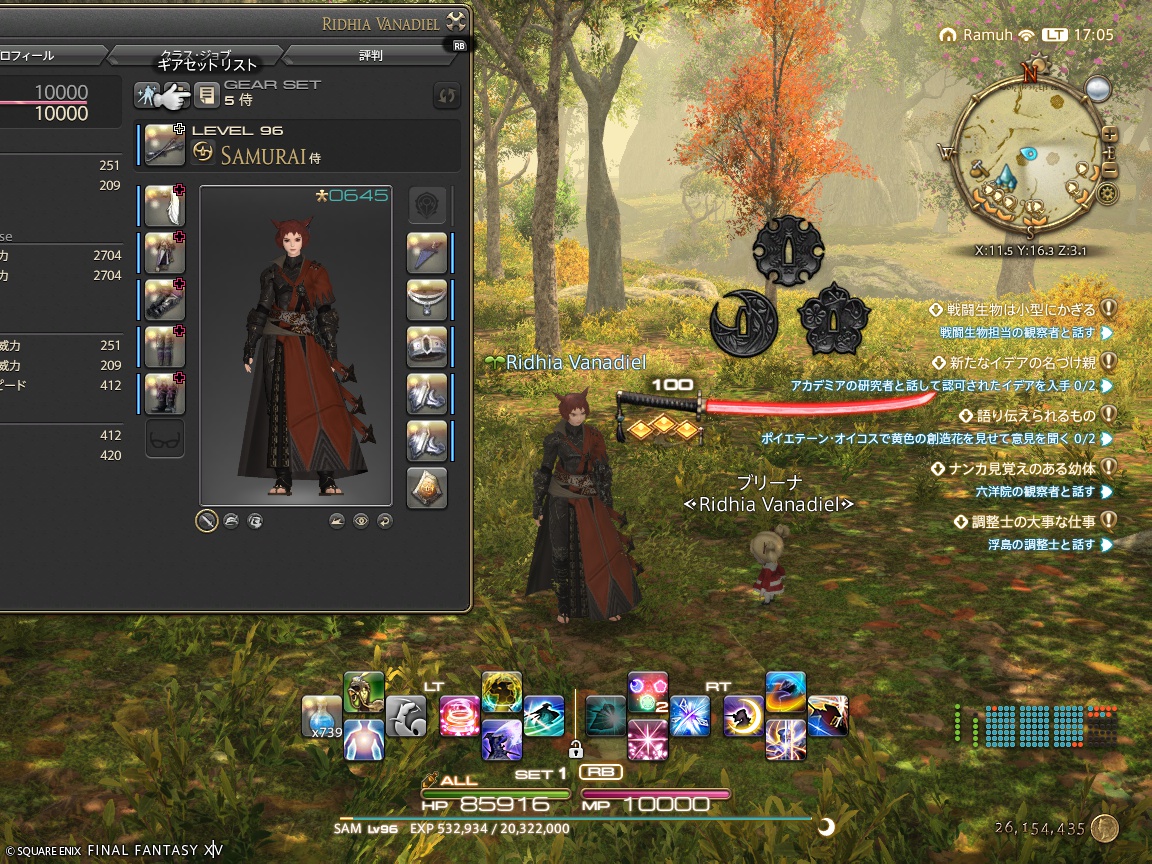The height and width of the screenshot is (864, 1152).
Task: Close the Ridhia Vanadiel character window
Action: click(456, 21)
